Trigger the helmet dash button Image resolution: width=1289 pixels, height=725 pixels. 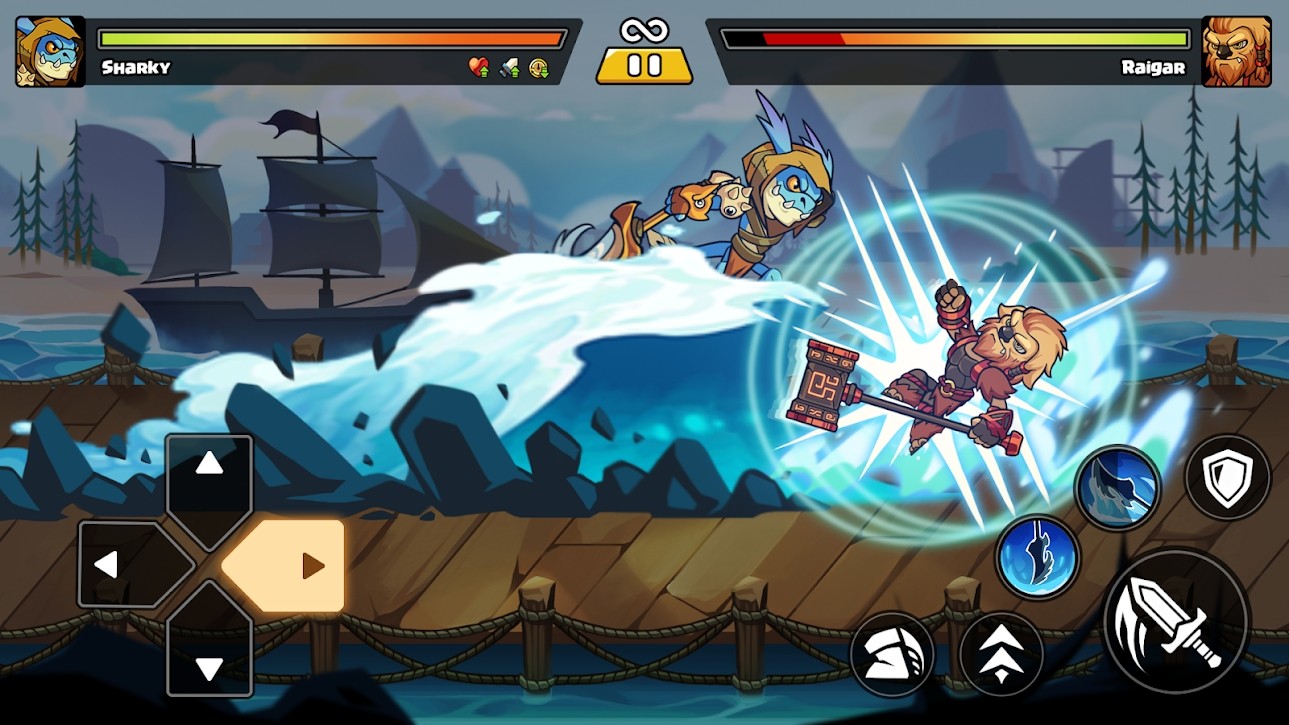[892, 654]
